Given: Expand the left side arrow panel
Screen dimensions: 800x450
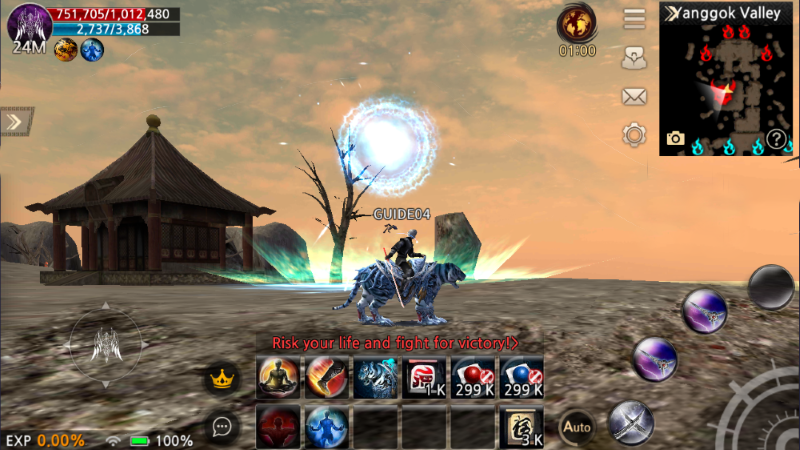Looking at the screenshot, I should click(x=13, y=122).
